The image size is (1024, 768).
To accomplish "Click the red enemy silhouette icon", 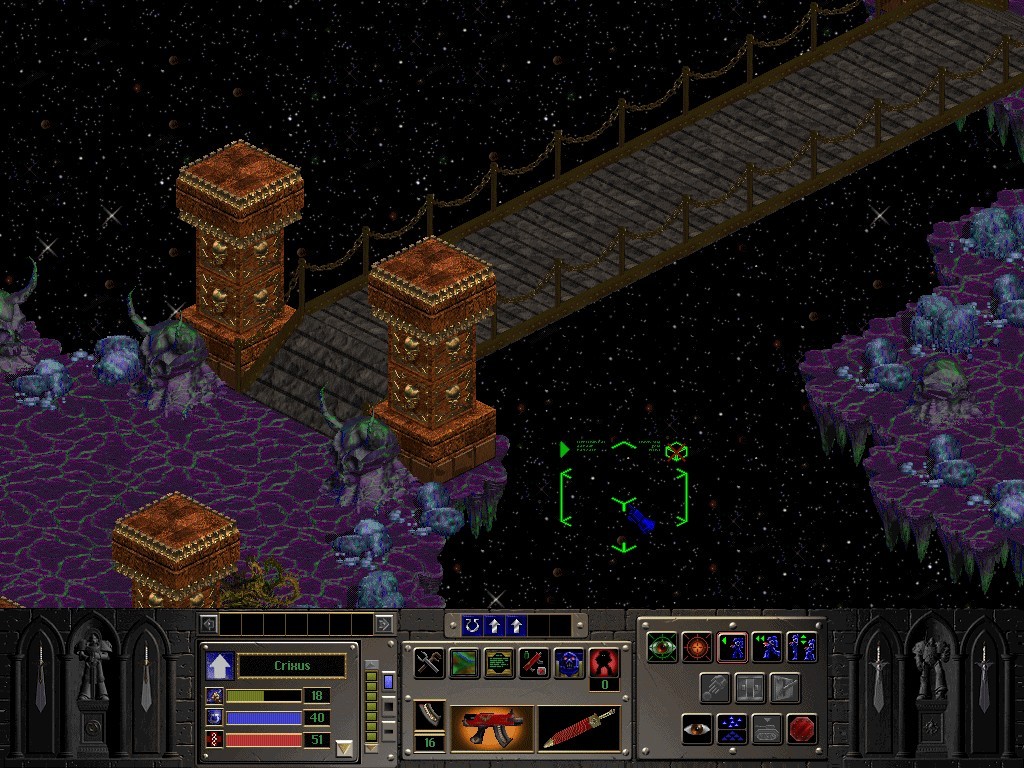I will (x=603, y=661).
